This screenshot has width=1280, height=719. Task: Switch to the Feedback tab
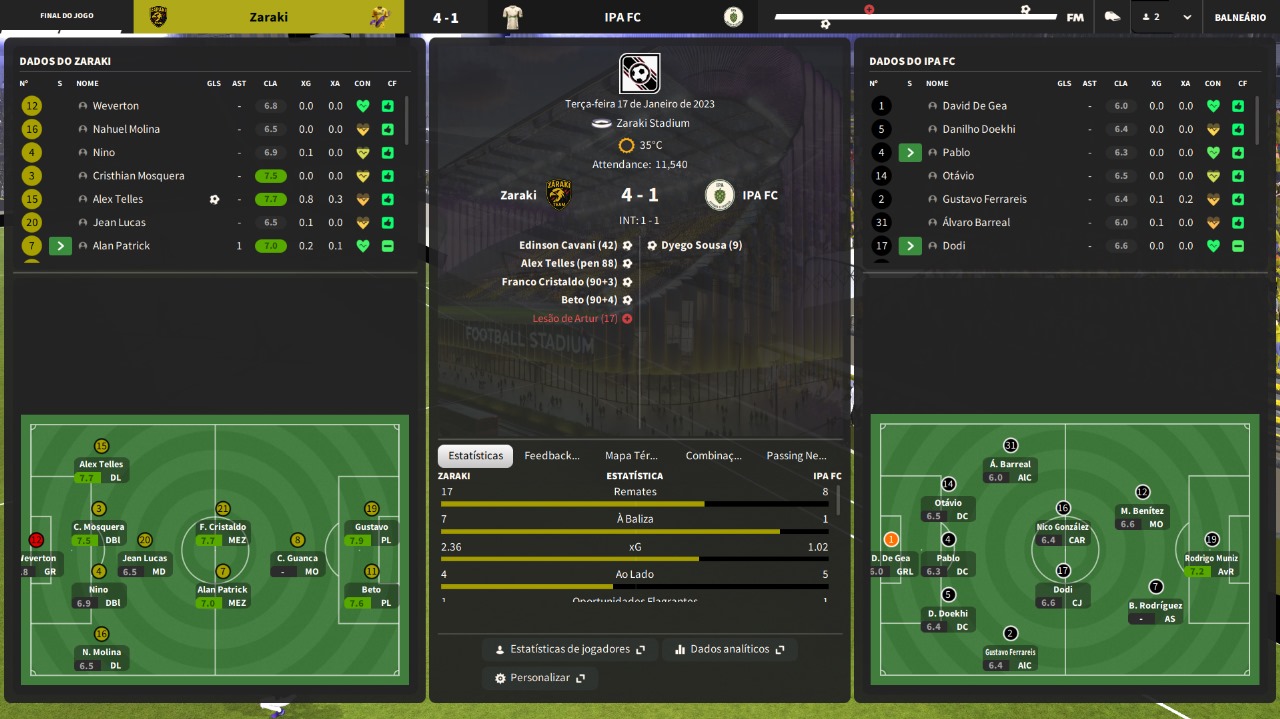pyautogui.click(x=551, y=456)
